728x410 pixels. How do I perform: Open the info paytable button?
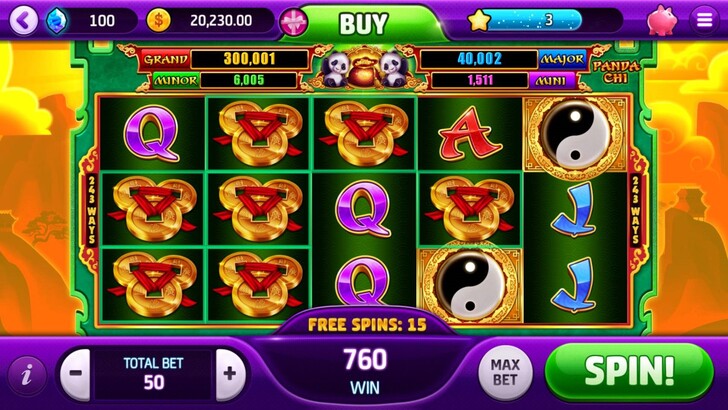coord(27,375)
